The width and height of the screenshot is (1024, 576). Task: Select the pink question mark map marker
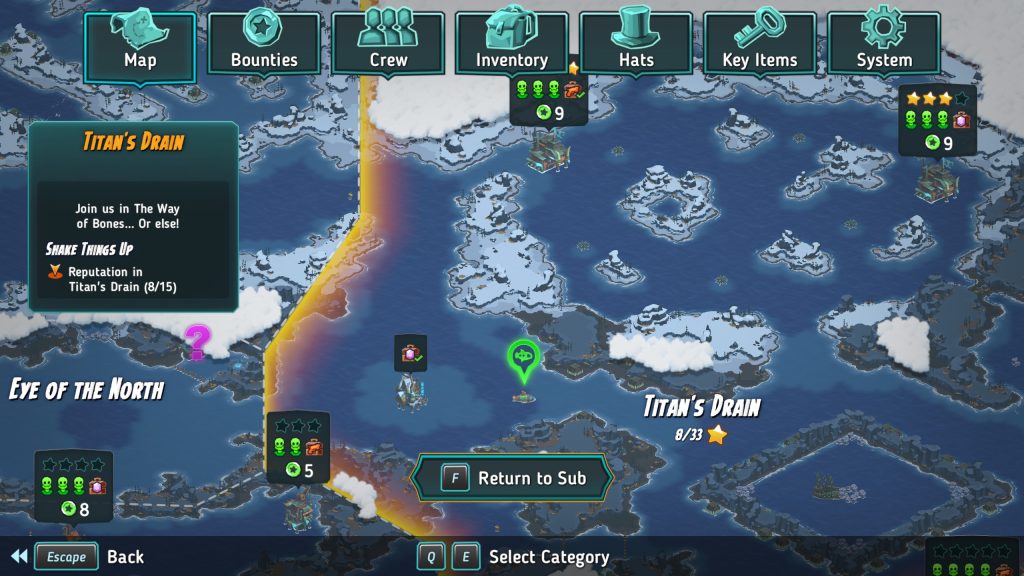tap(198, 342)
